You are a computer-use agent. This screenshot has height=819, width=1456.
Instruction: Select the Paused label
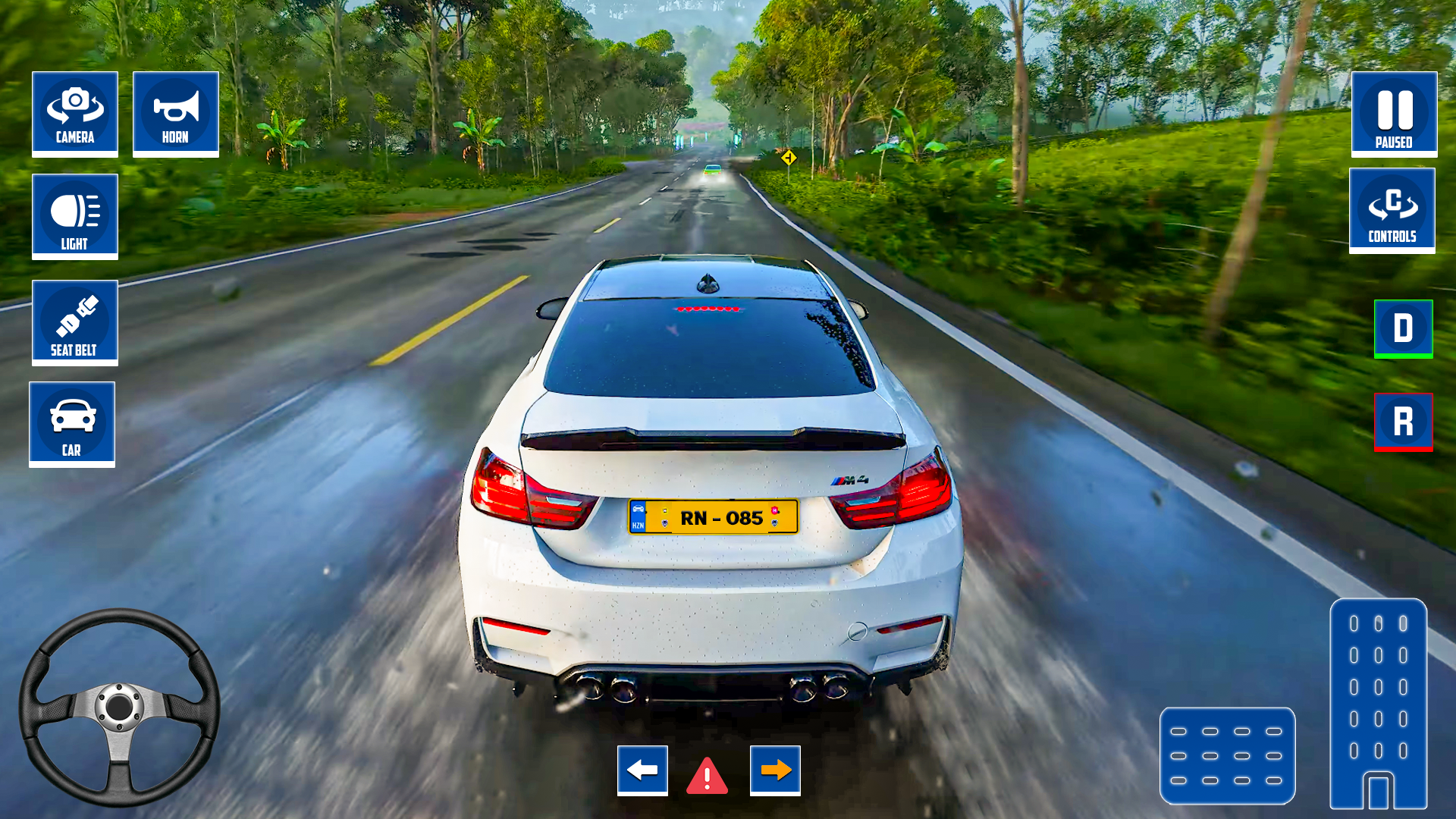pos(1393,141)
